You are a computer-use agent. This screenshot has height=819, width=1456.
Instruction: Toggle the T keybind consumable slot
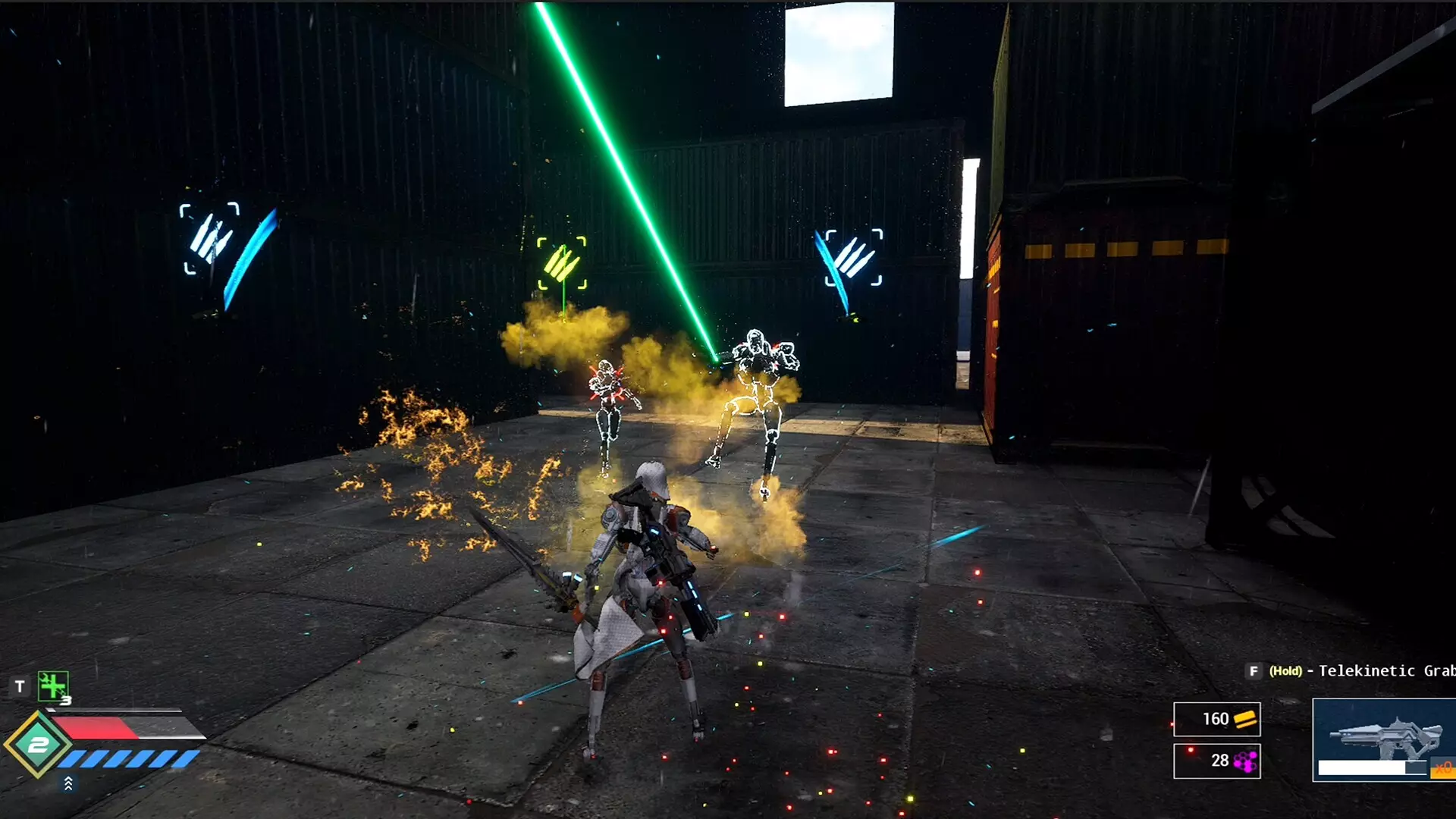(20, 685)
